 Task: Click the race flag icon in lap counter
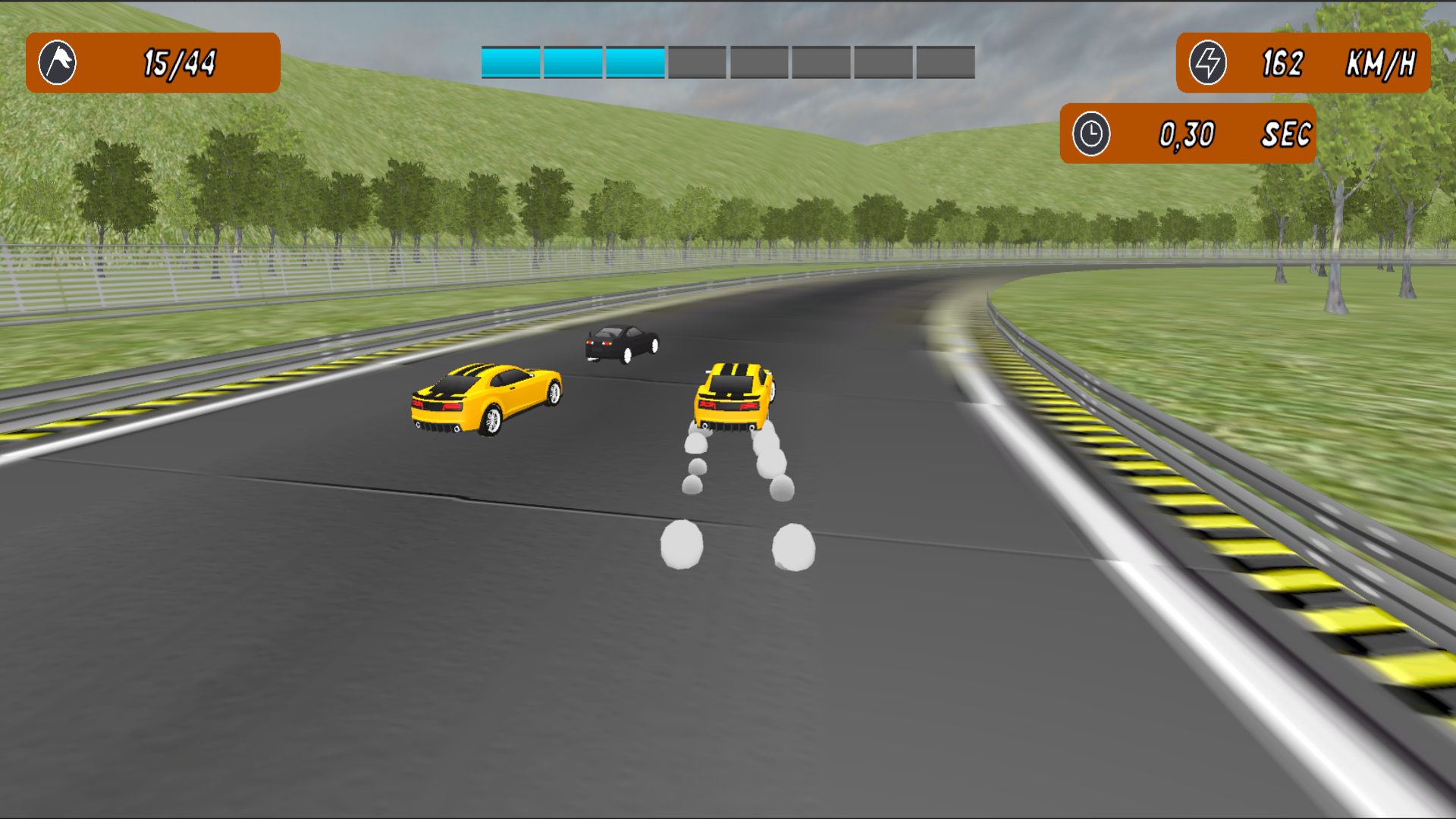click(57, 62)
